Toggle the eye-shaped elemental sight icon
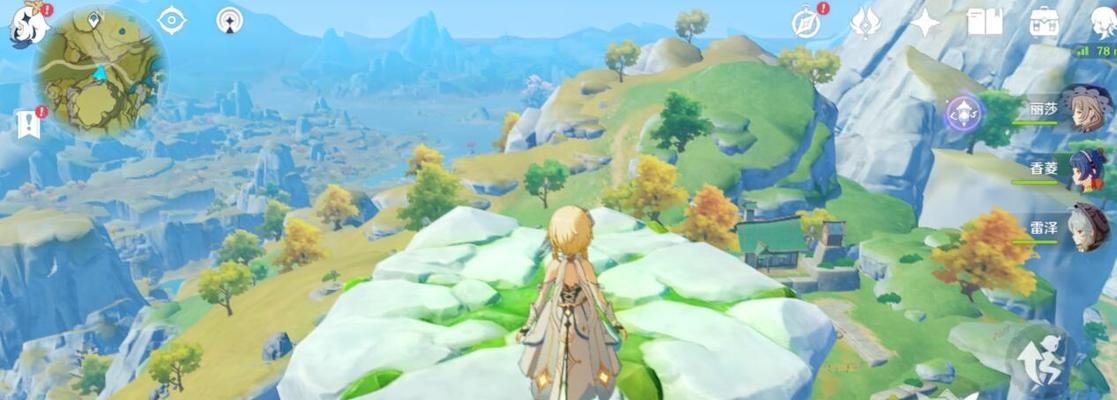 point(172,20)
